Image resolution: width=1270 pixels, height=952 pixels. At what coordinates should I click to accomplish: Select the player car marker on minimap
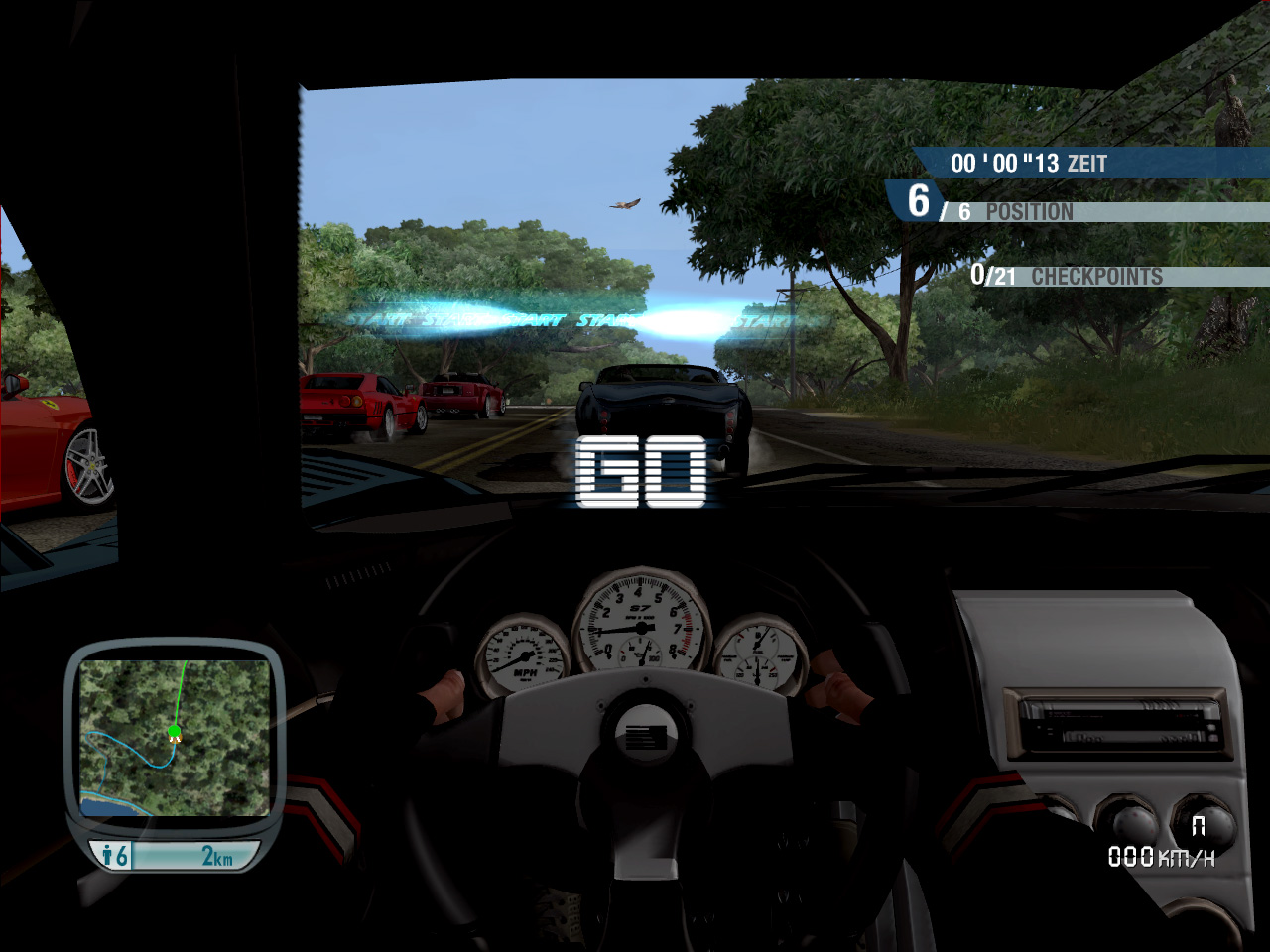(x=175, y=733)
